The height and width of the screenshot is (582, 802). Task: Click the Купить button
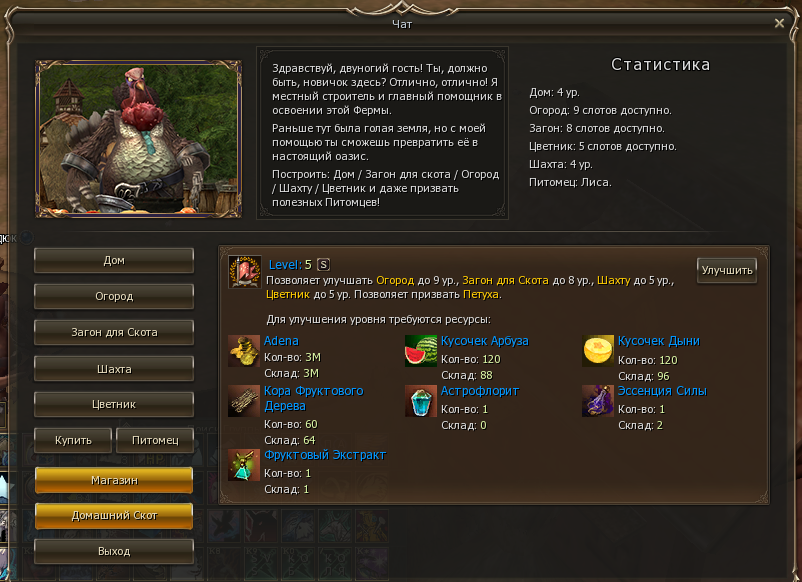(x=73, y=440)
